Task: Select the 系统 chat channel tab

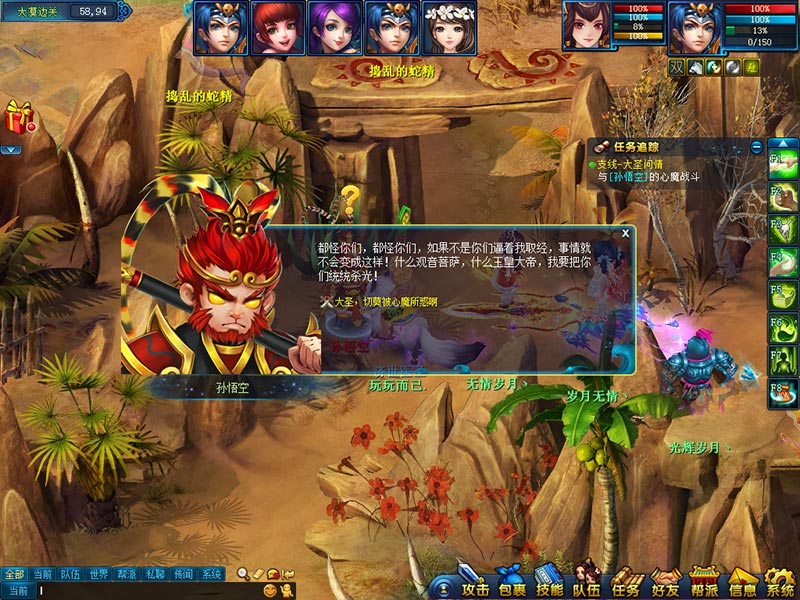Action: [212, 574]
